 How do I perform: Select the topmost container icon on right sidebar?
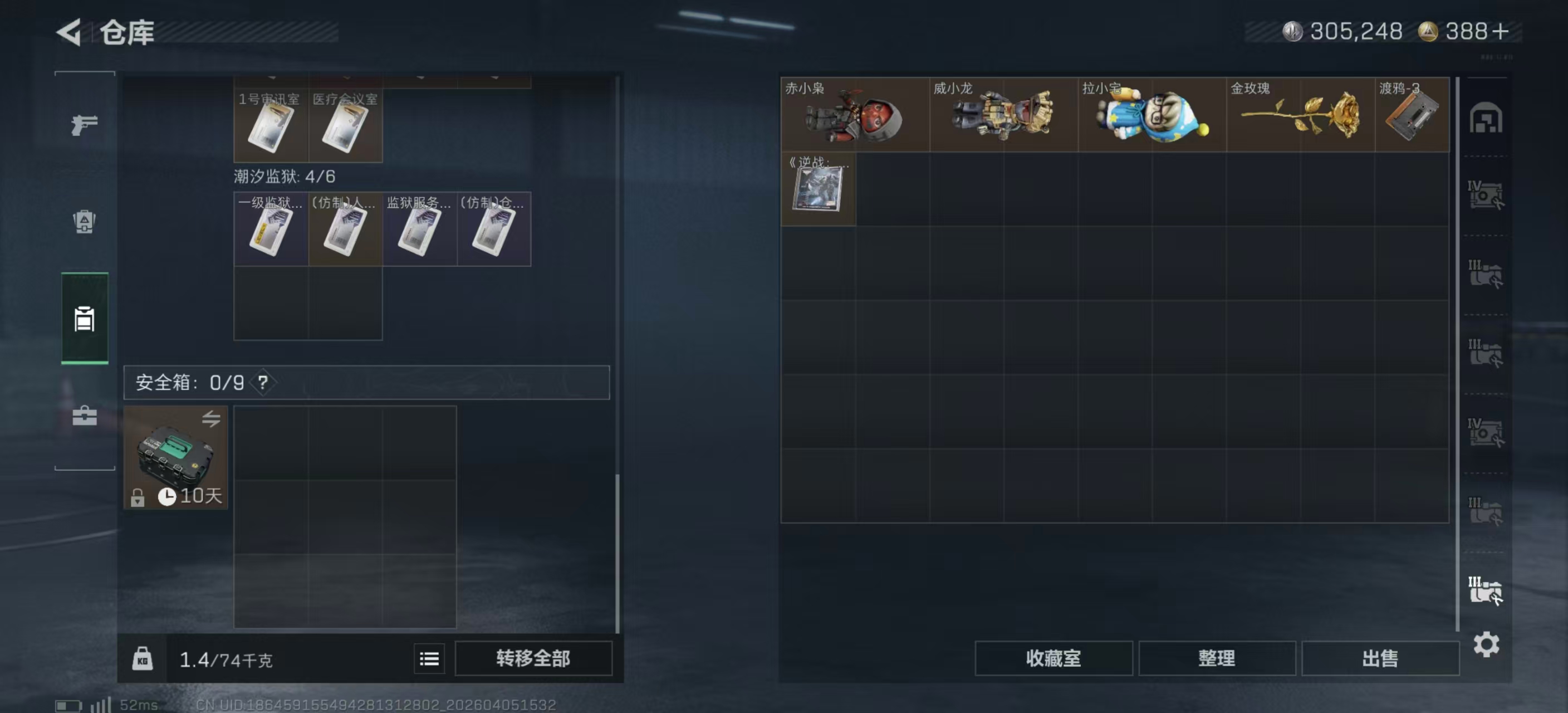coord(1485,119)
